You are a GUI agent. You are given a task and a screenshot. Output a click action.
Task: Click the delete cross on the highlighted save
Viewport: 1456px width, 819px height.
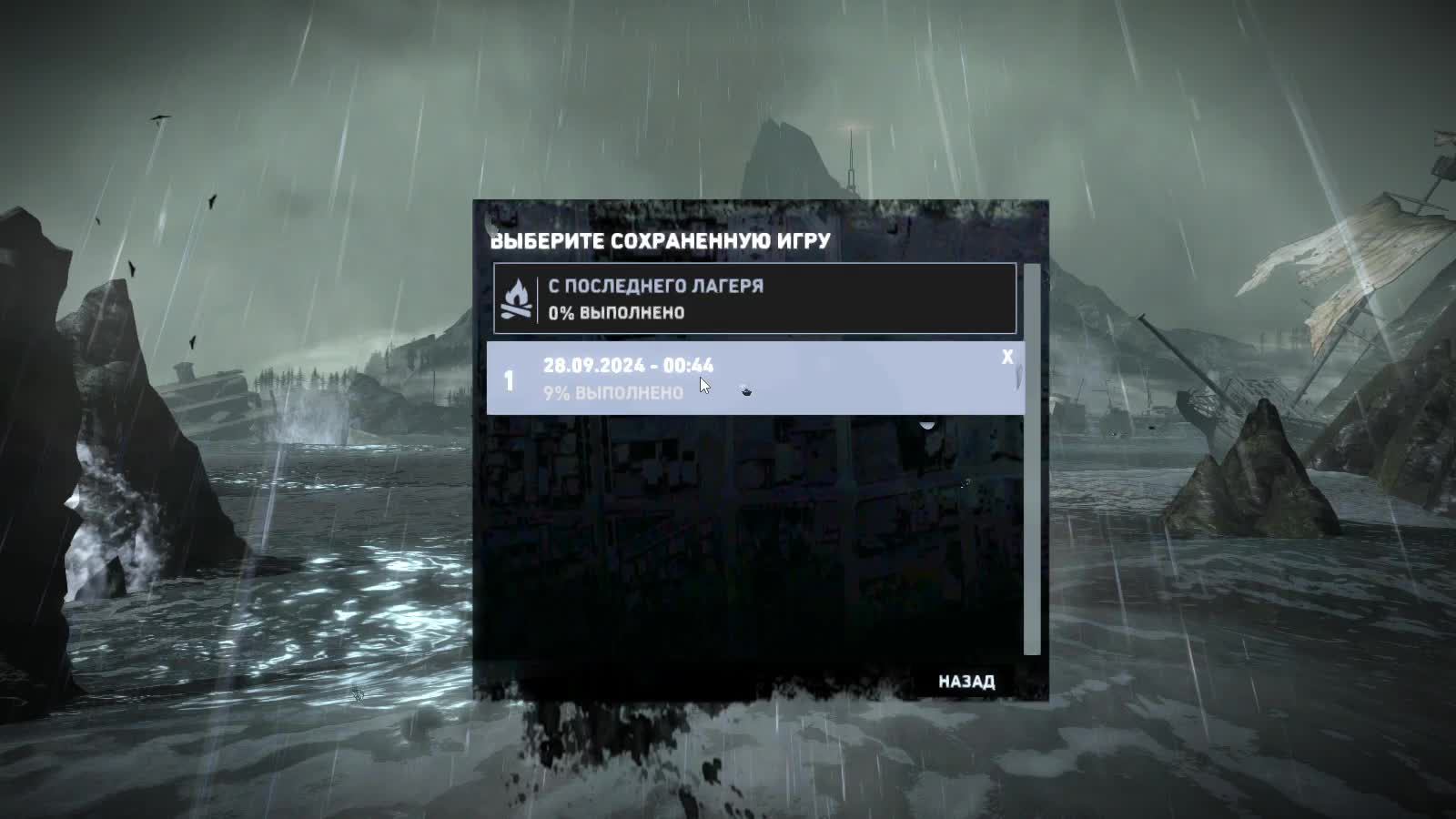(x=1006, y=359)
